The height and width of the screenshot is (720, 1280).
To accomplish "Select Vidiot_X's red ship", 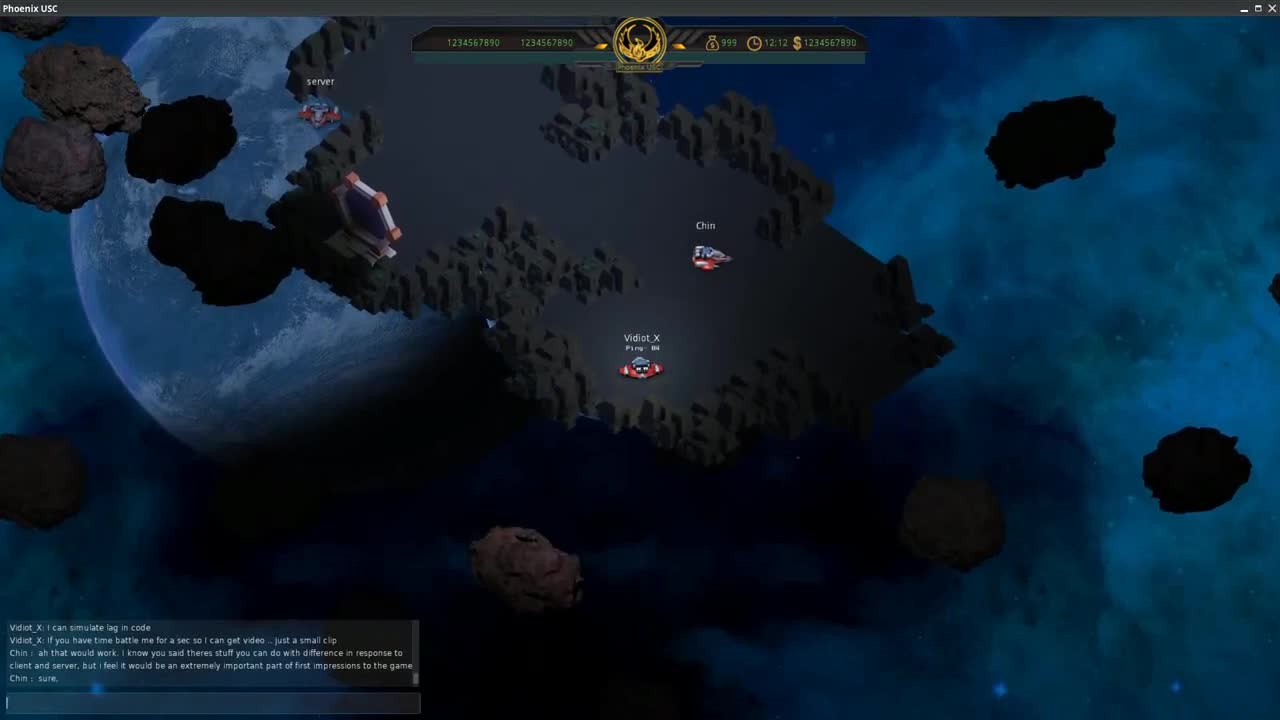I will click(x=641, y=368).
